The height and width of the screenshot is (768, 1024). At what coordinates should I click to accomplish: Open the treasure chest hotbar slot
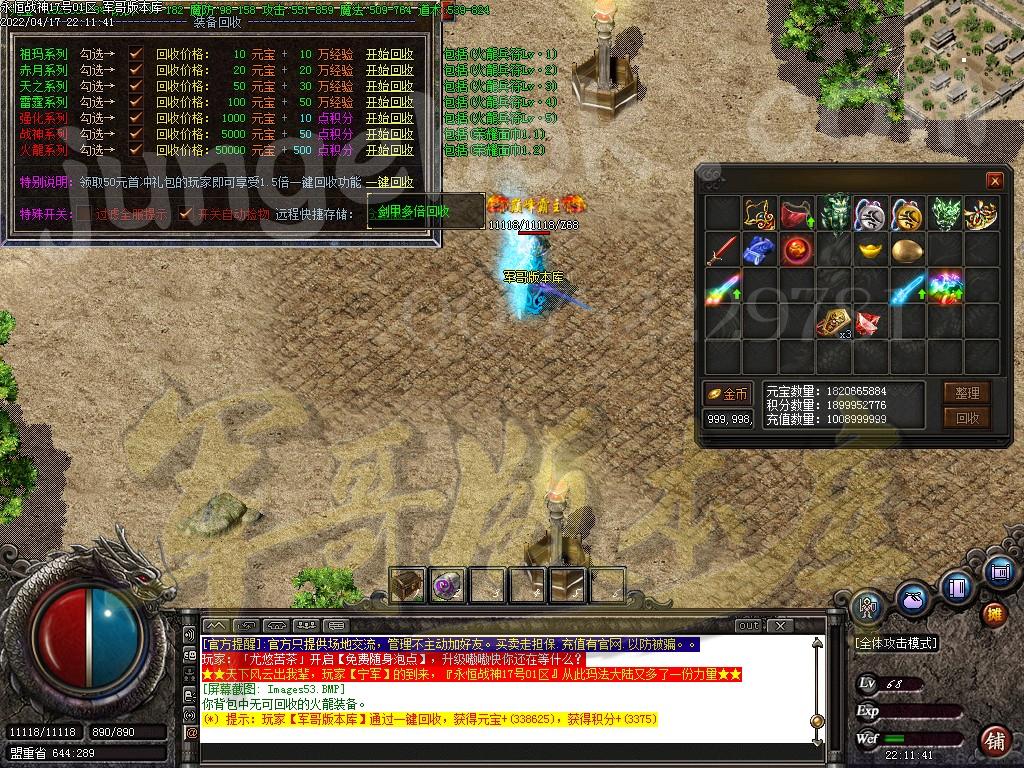407,584
